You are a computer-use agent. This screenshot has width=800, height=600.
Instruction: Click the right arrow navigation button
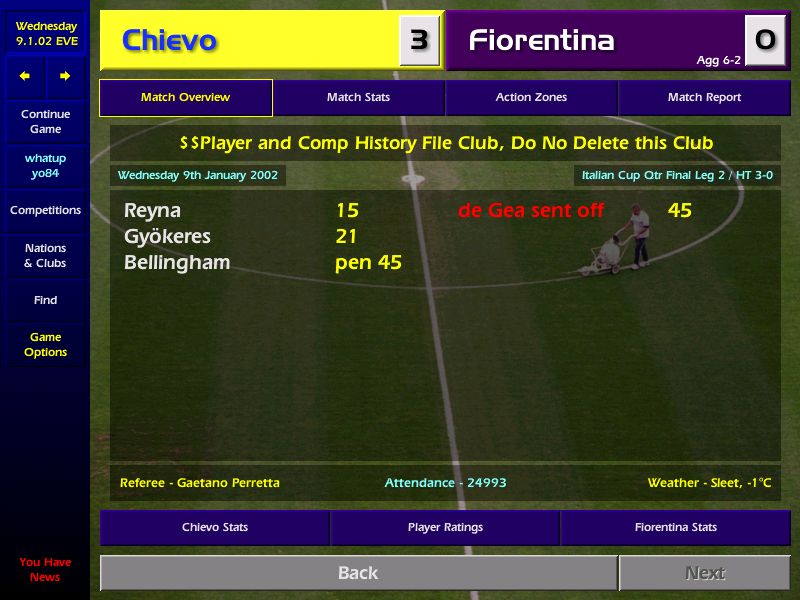click(x=65, y=76)
